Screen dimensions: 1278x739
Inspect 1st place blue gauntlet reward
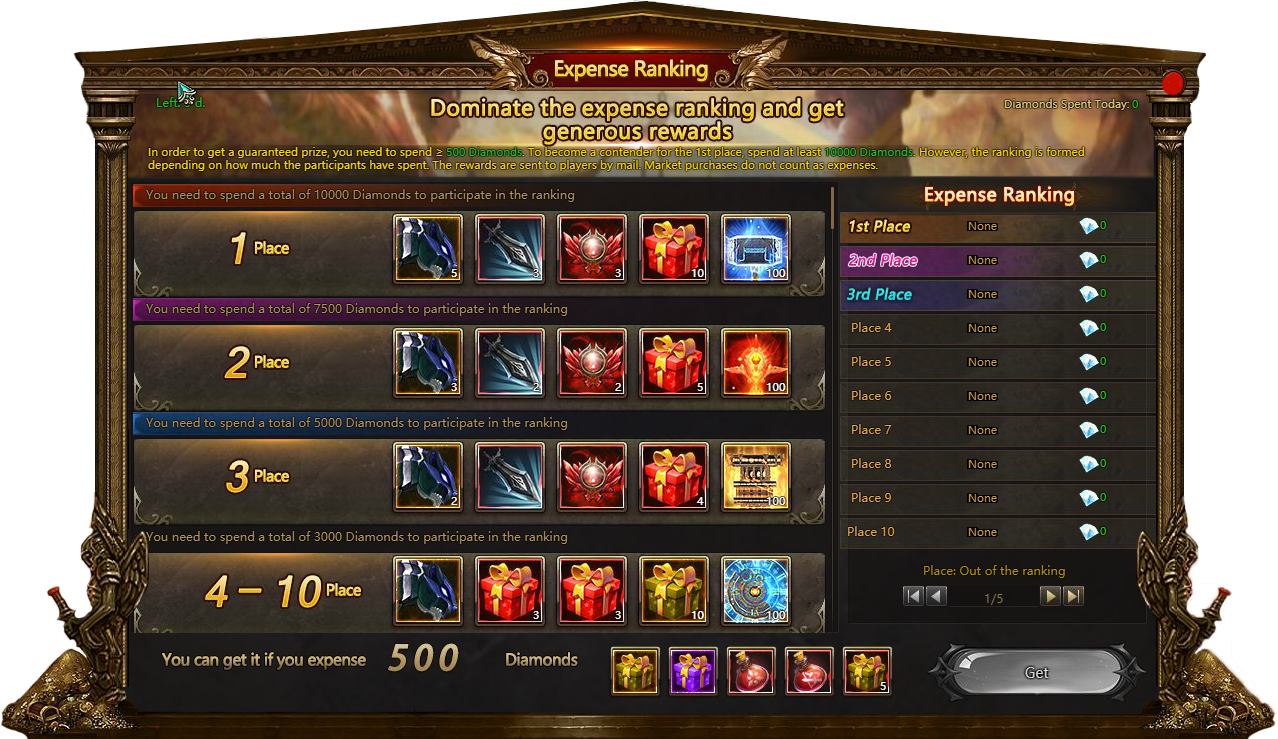[x=428, y=248]
